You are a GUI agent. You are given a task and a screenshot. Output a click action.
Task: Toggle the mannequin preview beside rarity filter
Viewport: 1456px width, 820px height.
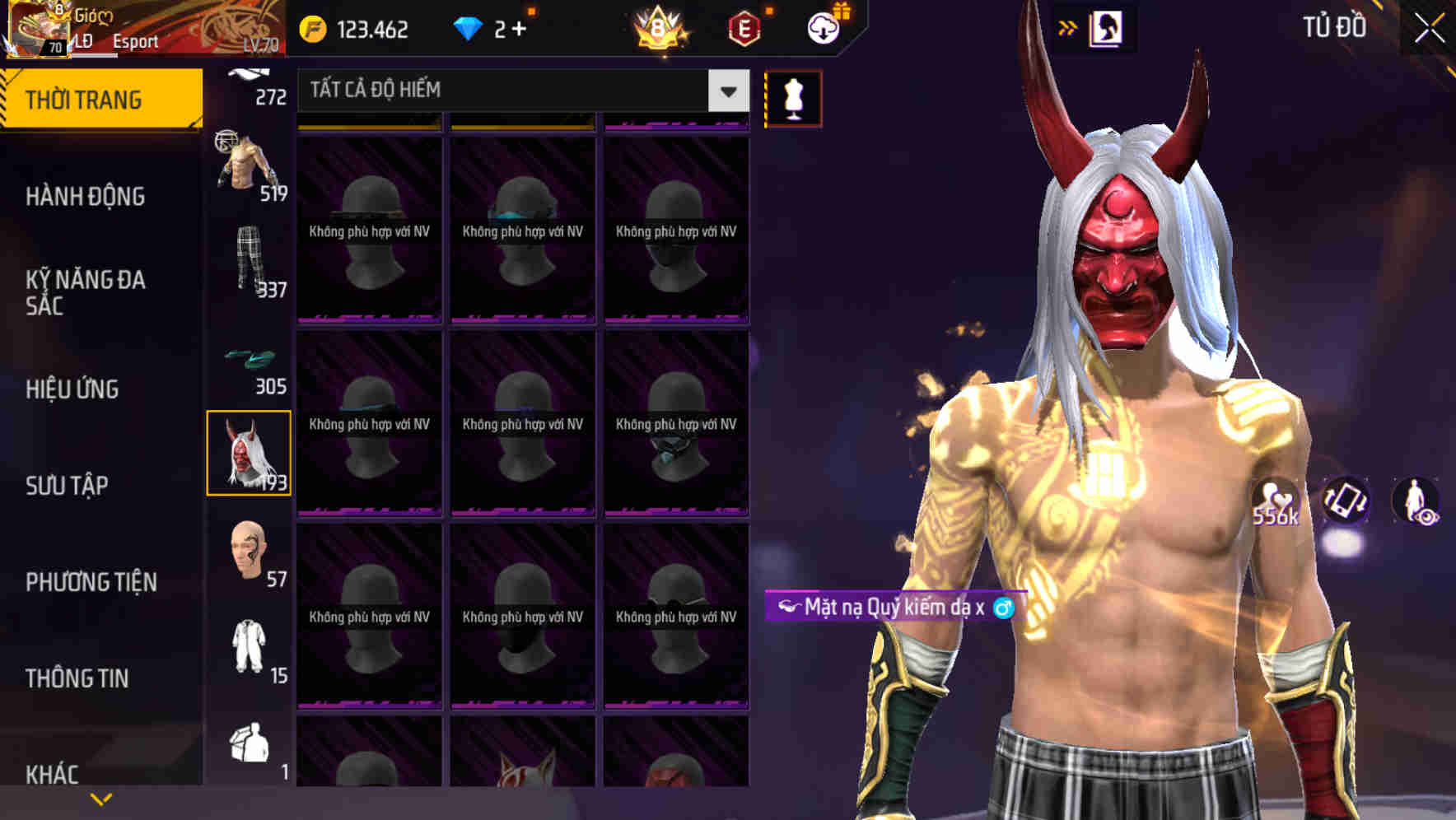(793, 97)
